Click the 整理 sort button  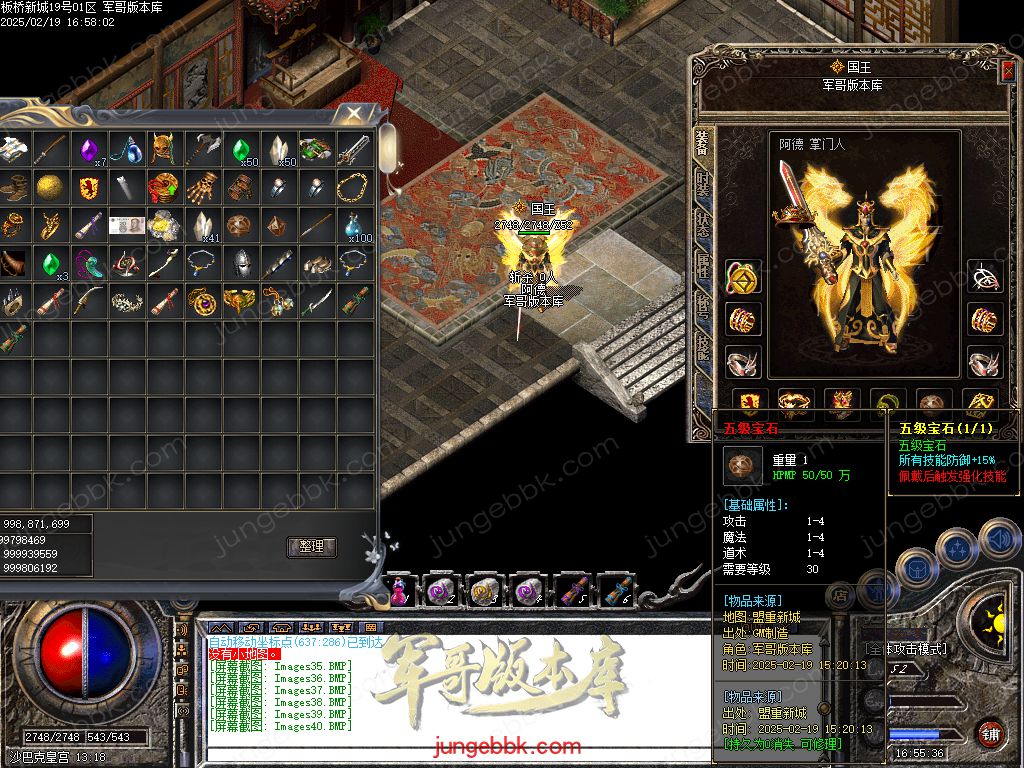pos(311,547)
